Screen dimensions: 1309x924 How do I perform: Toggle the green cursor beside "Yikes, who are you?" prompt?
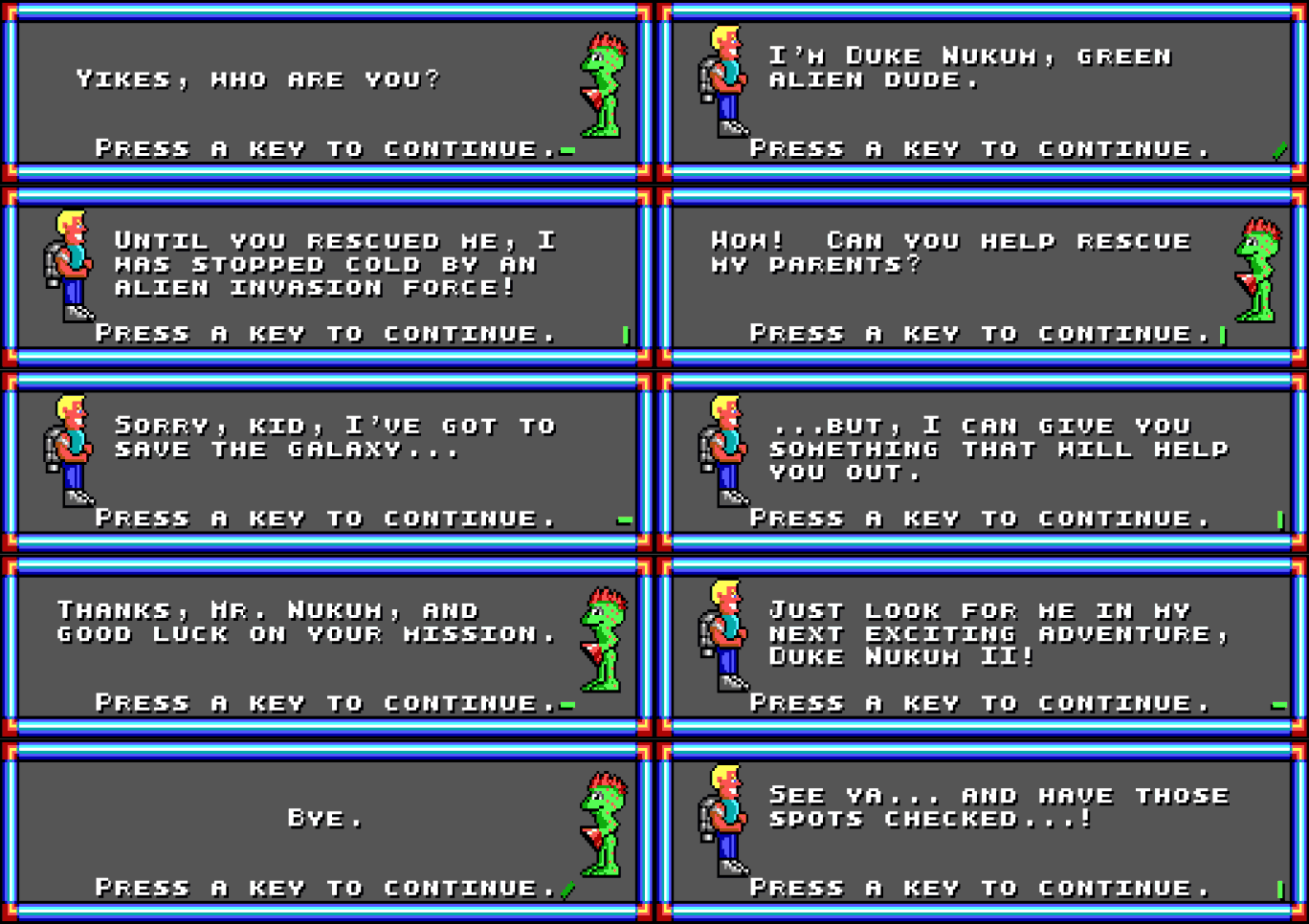point(566,149)
